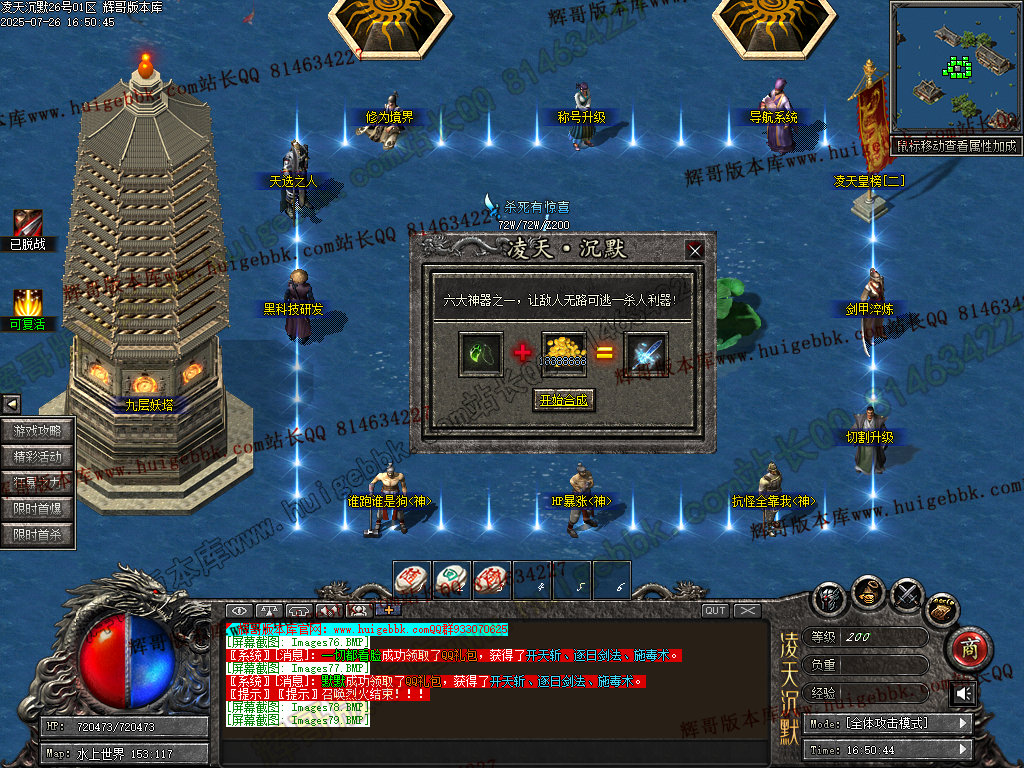
Task: Open the minimap
Action: tap(955, 68)
